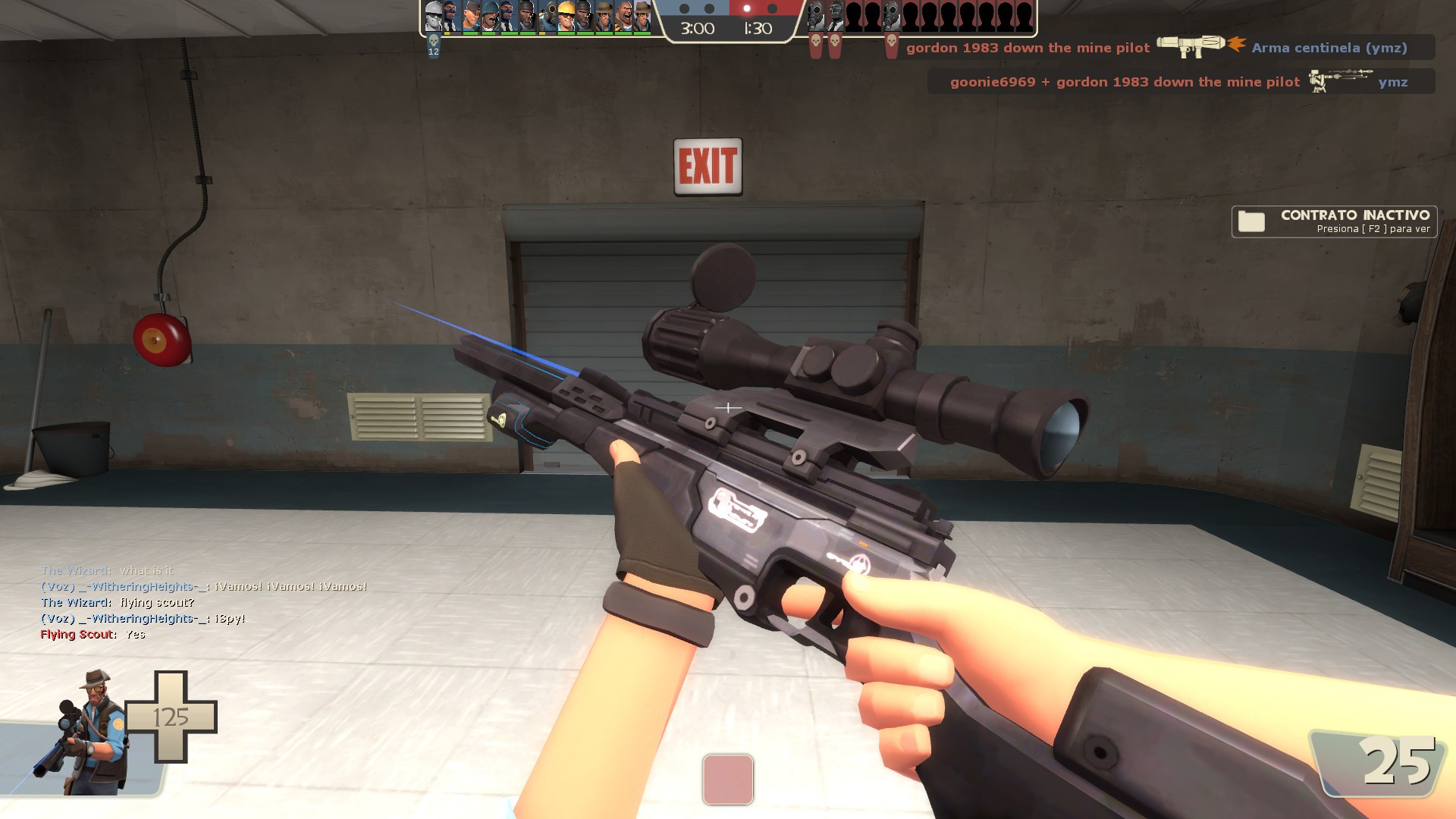The width and height of the screenshot is (1456, 819).
Task: Toggle the first blue round point dot
Action: (x=682, y=9)
